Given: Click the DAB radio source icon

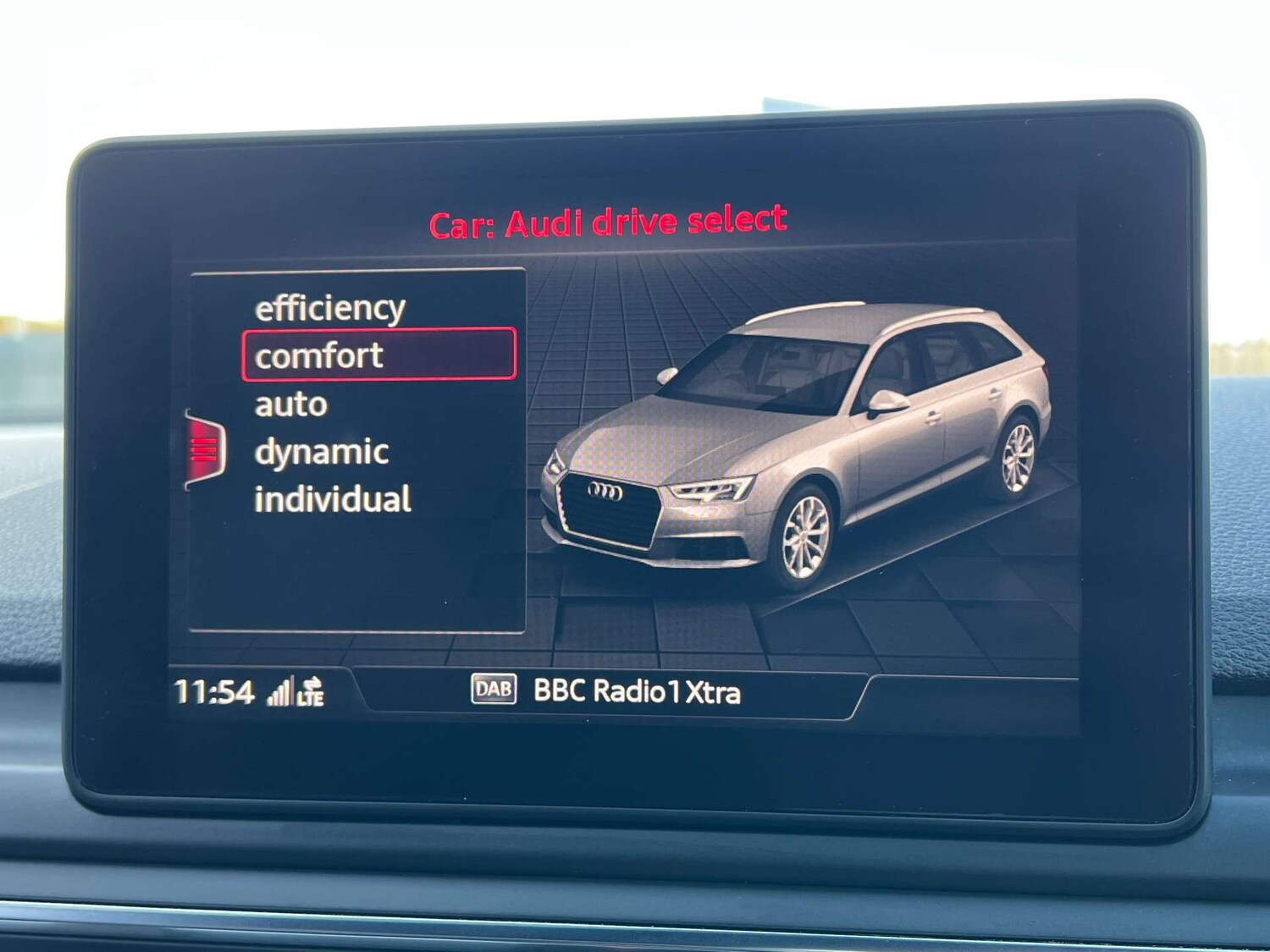Looking at the screenshot, I should tap(496, 691).
